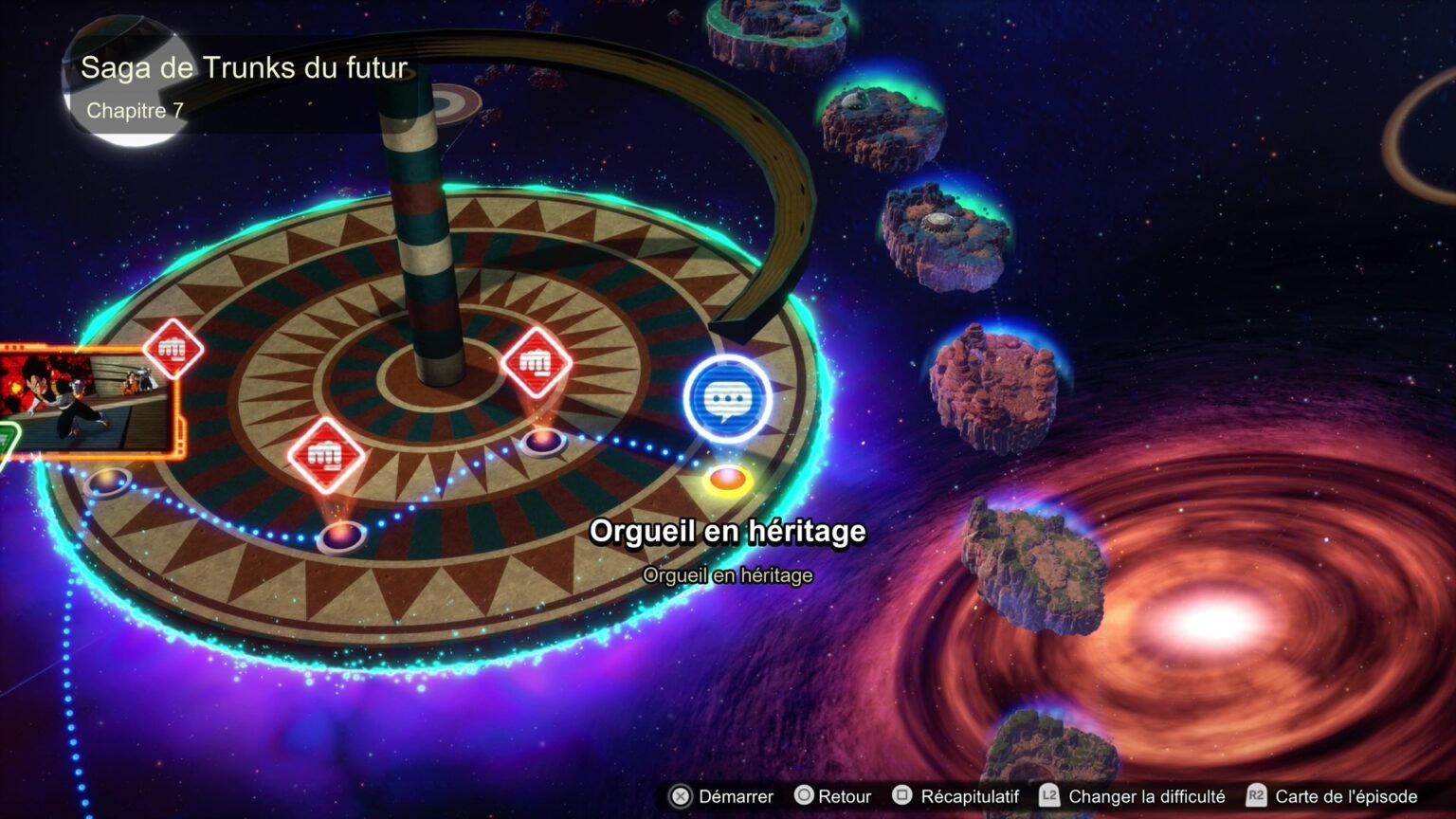Open the battle preview thumbnail
The width and height of the screenshot is (1456, 819).
[87, 402]
